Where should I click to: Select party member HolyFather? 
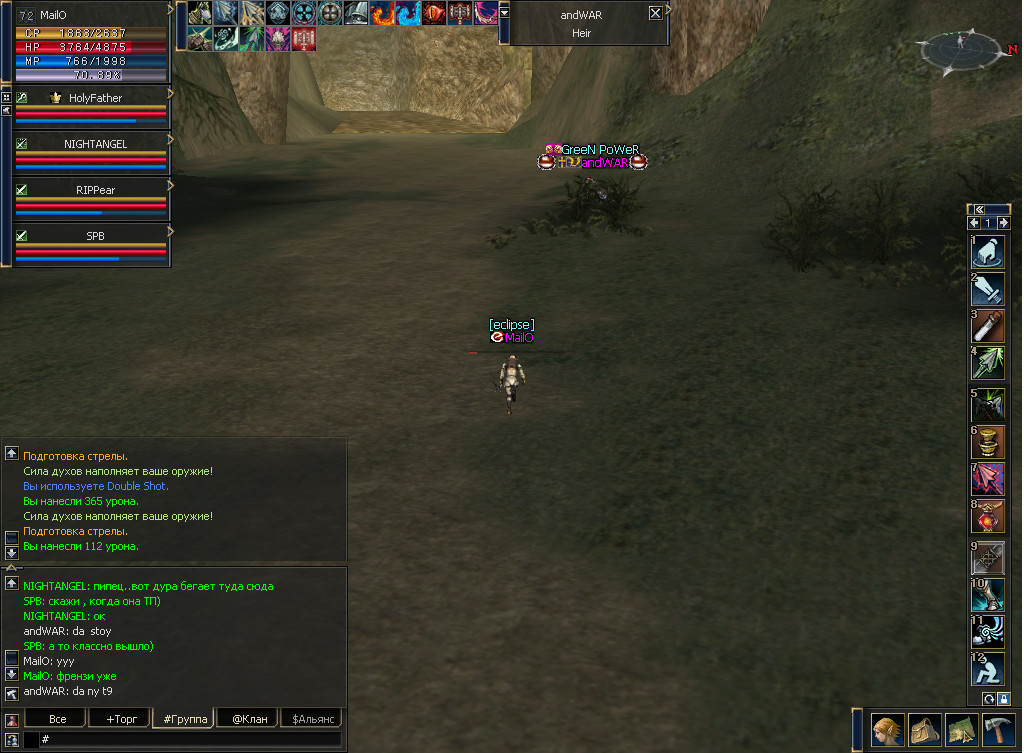[x=95, y=98]
